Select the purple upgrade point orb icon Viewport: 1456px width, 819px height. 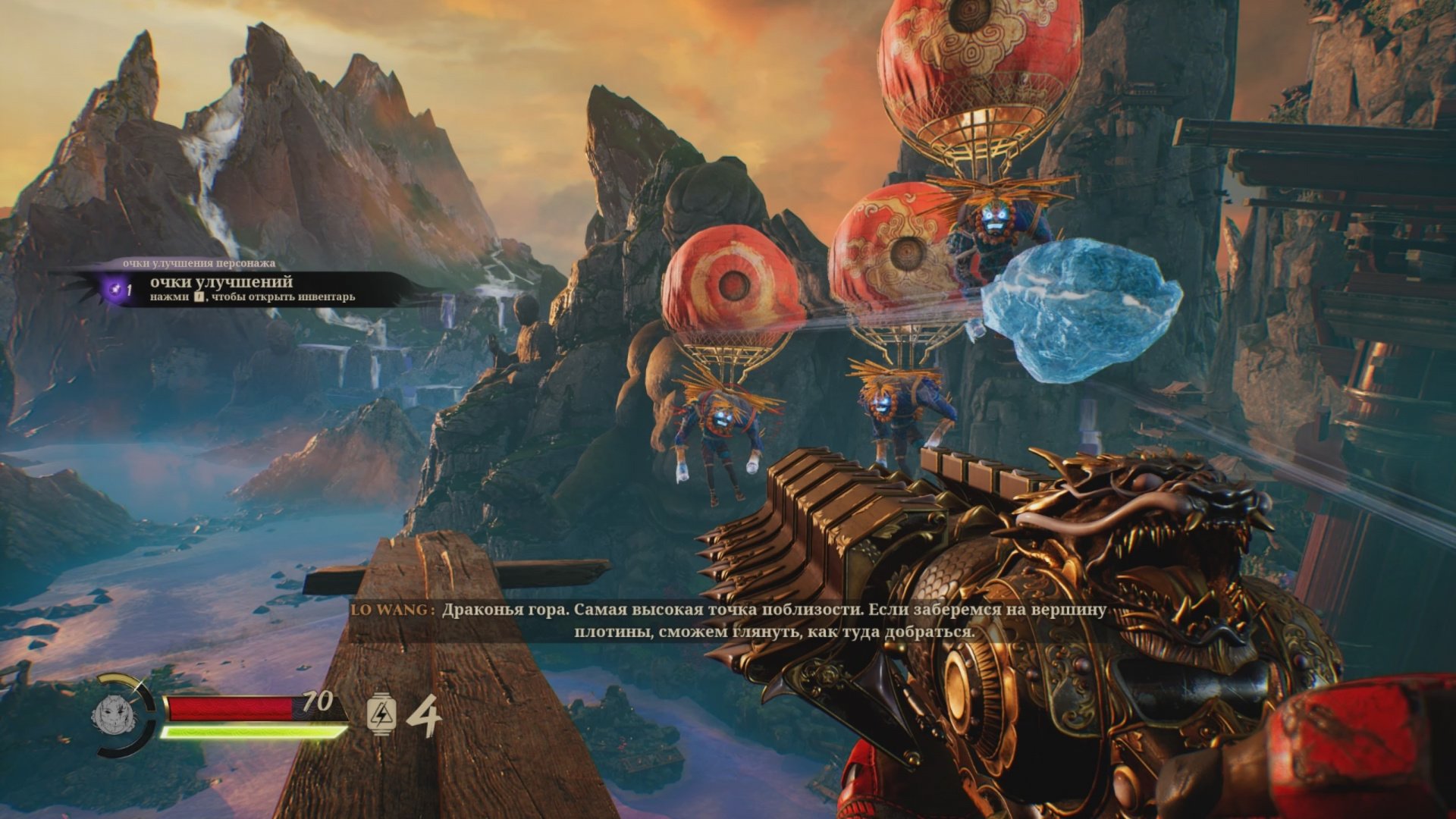coord(115,288)
